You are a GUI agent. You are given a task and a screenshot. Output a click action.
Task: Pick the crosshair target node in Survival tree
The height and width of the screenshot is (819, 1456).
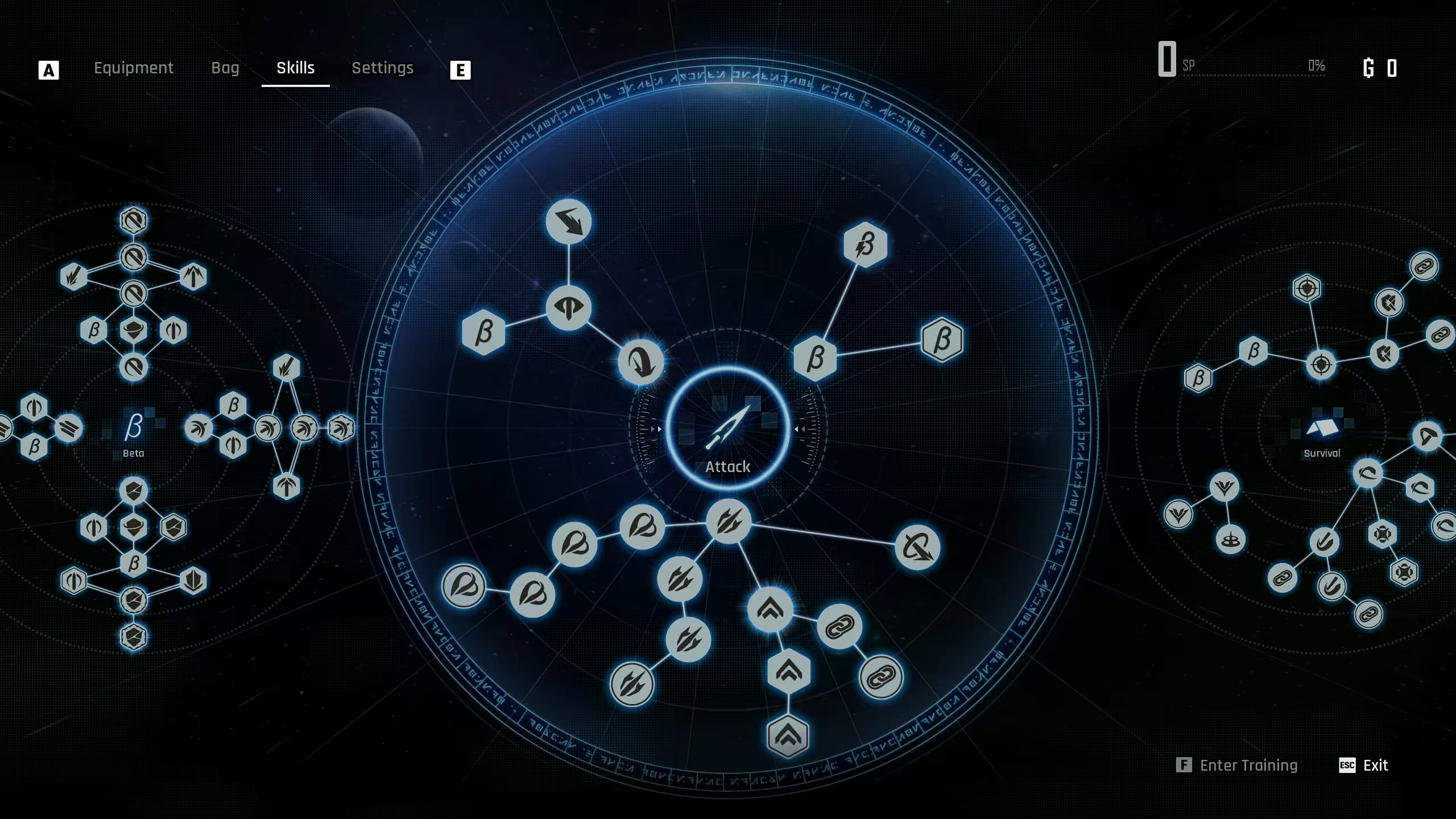coord(1321,364)
